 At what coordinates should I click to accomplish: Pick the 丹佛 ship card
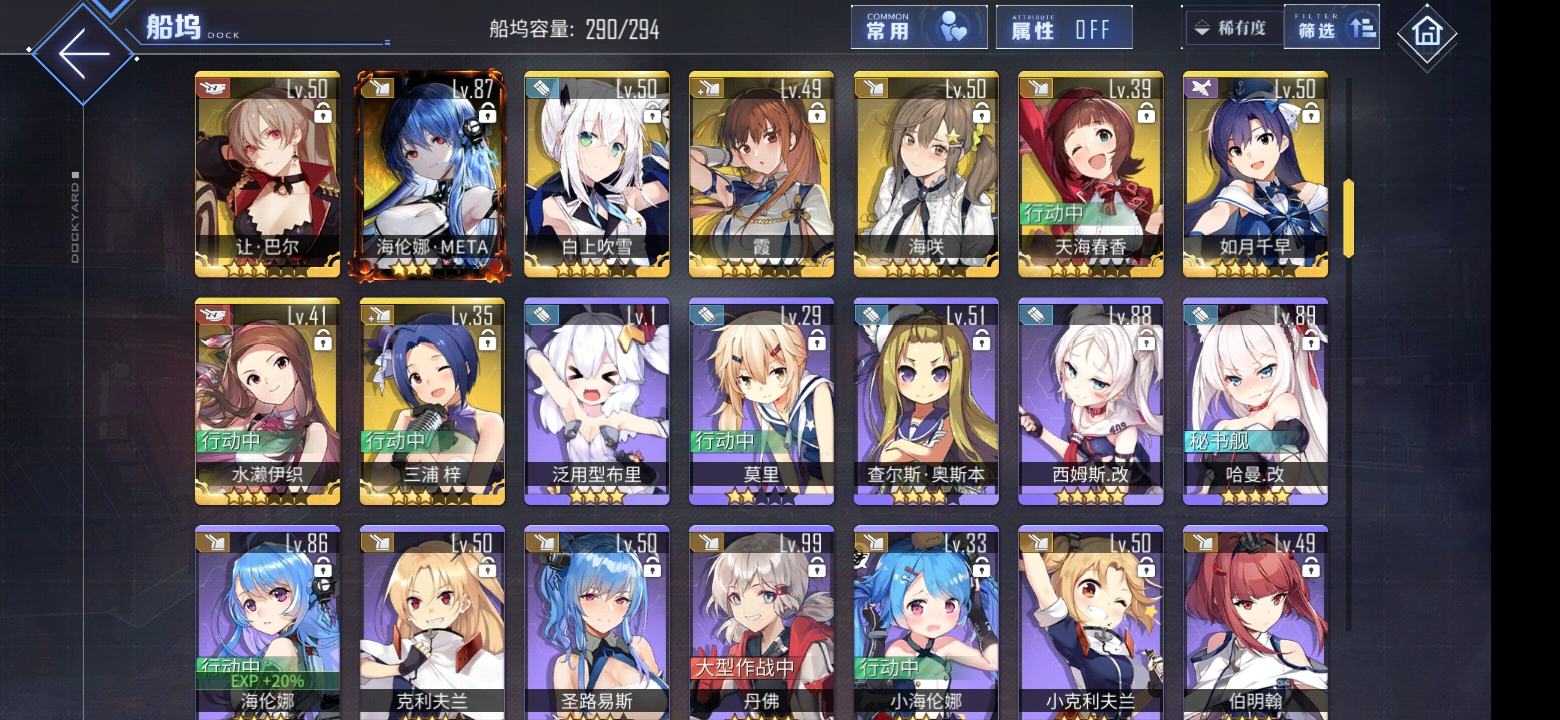(x=762, y=622)
